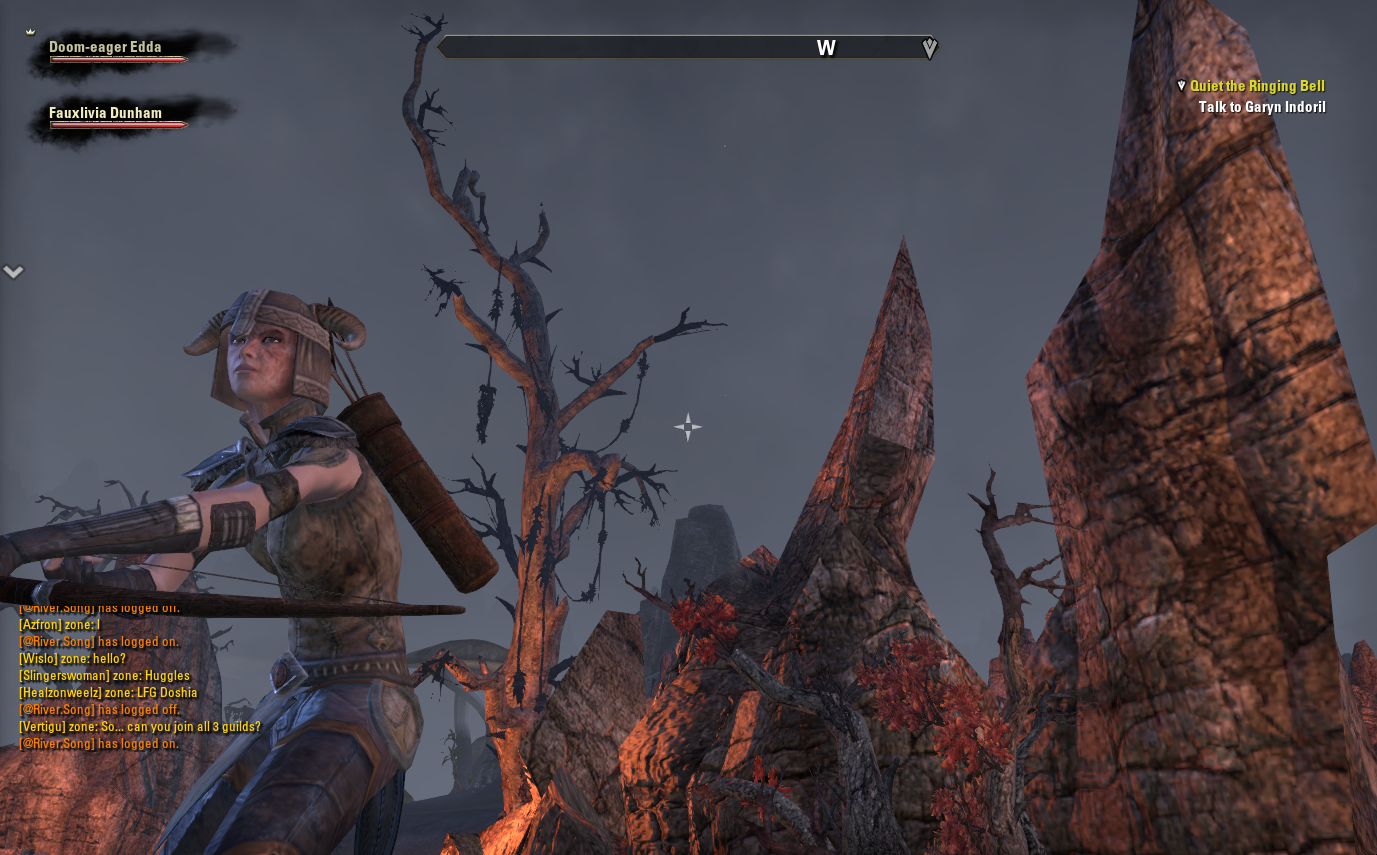Click the quest marker on the compass

[x=930, y=48]
